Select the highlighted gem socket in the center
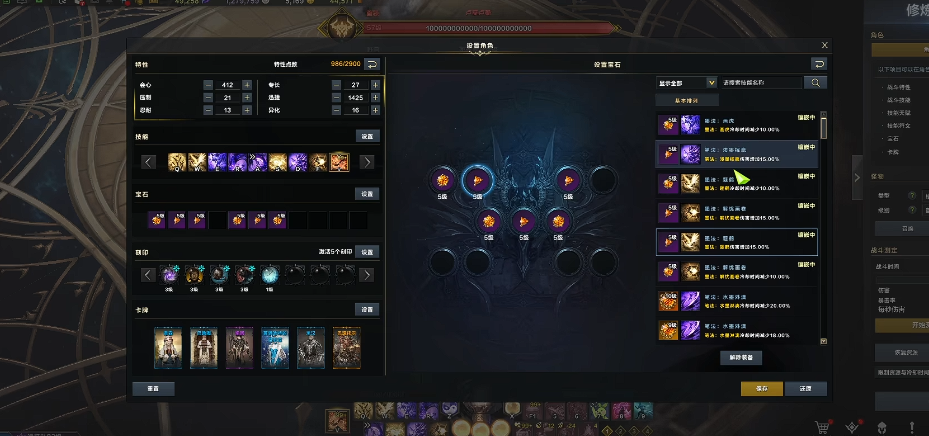Screen dimensions: 929x436 click(x=475, y=180)
